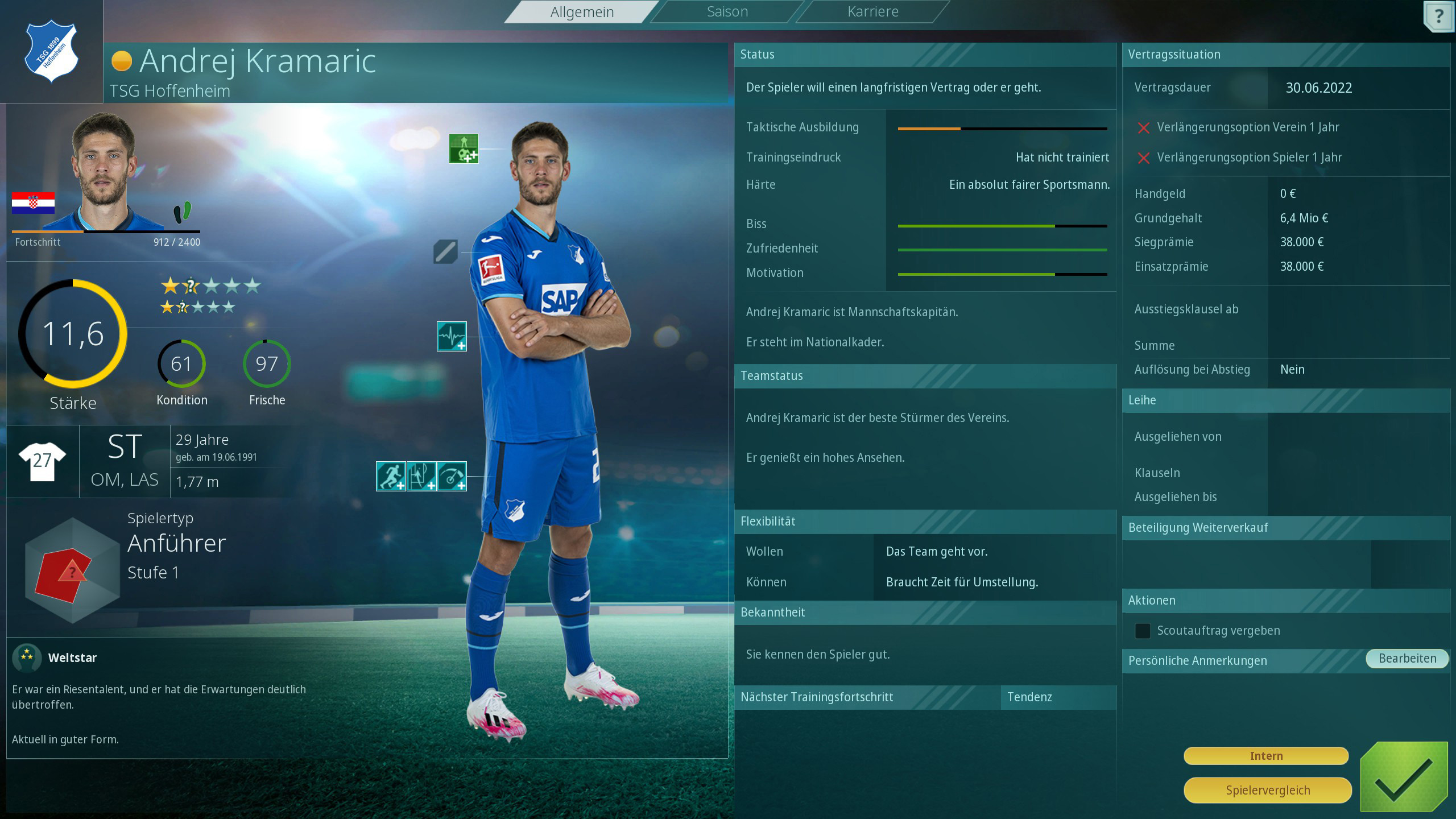Click the gray cube icon beside the player
The image size is (1456, 819).
[447, 252]
